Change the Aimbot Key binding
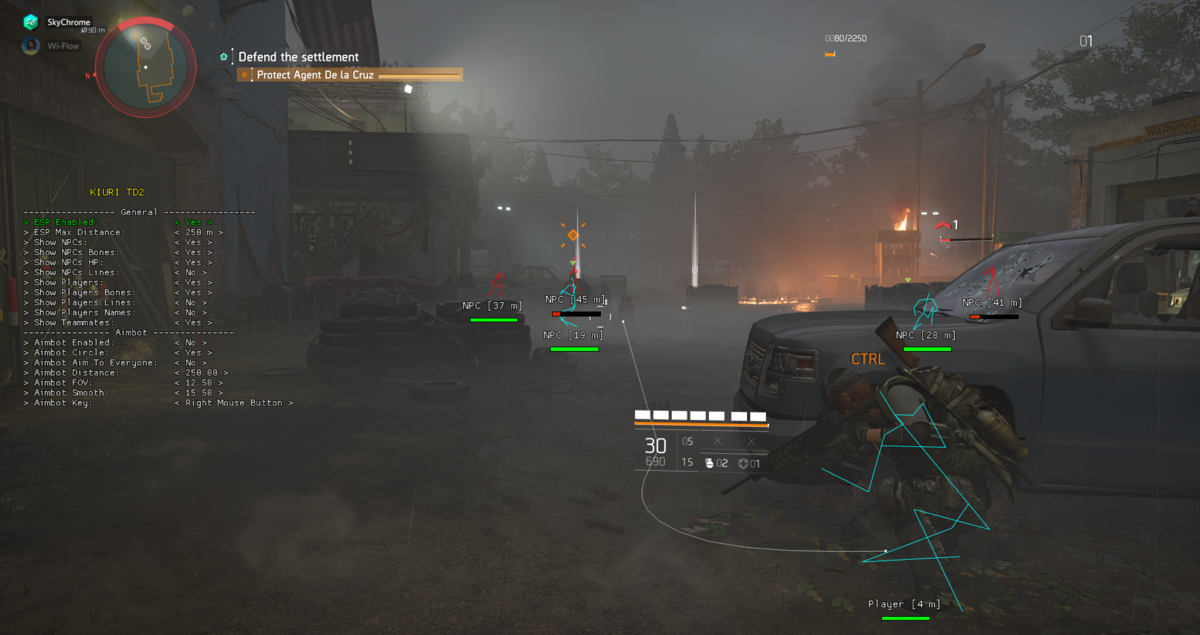Viewport: 1200px width, 635px height. click(233, 402)
